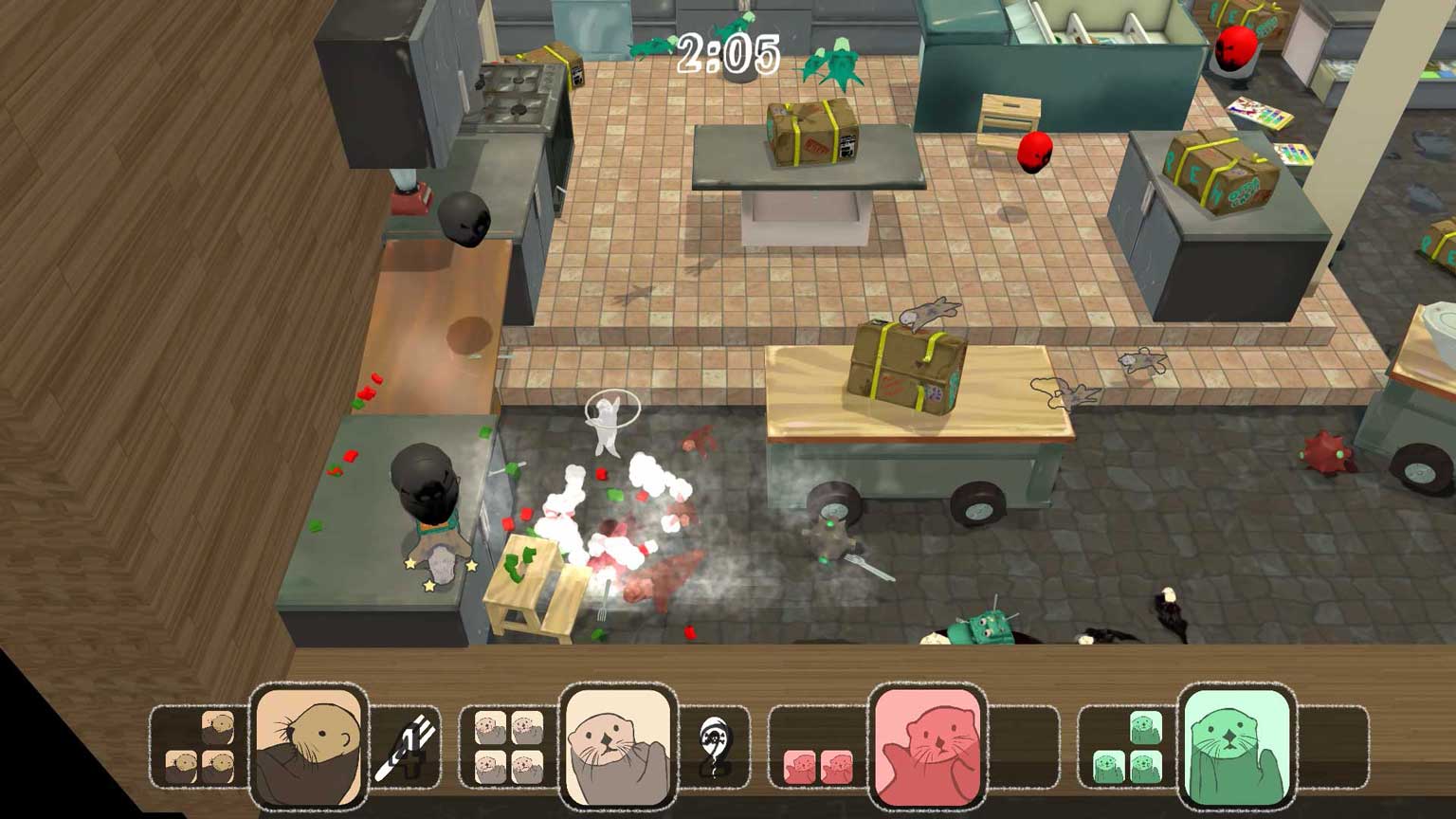Click the red otter's two lives icons
Screen dimensions: 1456x819
817,766
